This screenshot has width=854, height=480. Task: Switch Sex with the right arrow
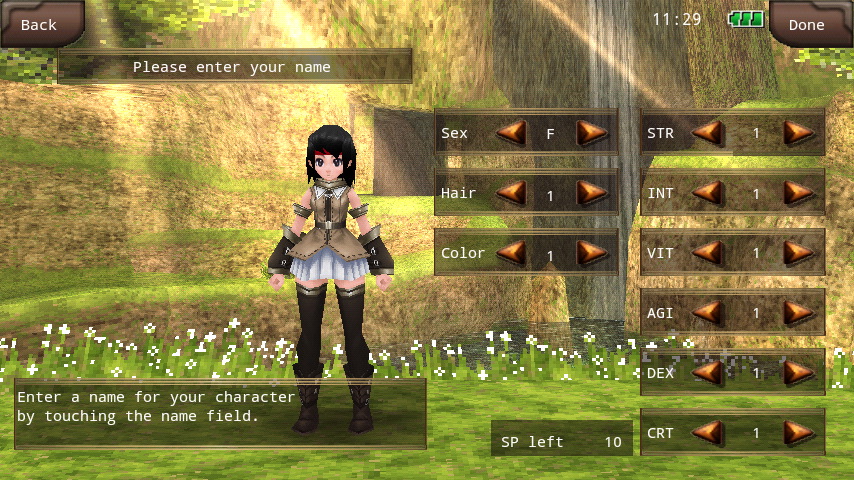(592, 132)
